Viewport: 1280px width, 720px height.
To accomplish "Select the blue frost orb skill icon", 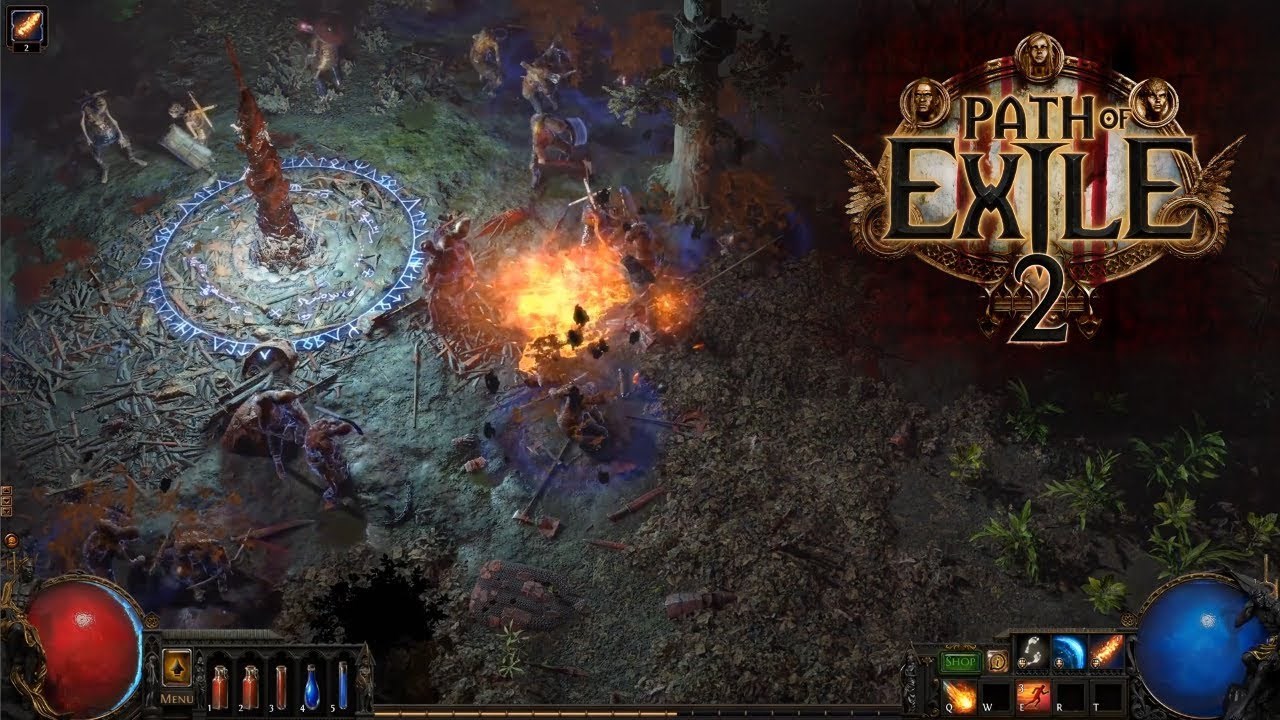I will (x=1071, y=651).
